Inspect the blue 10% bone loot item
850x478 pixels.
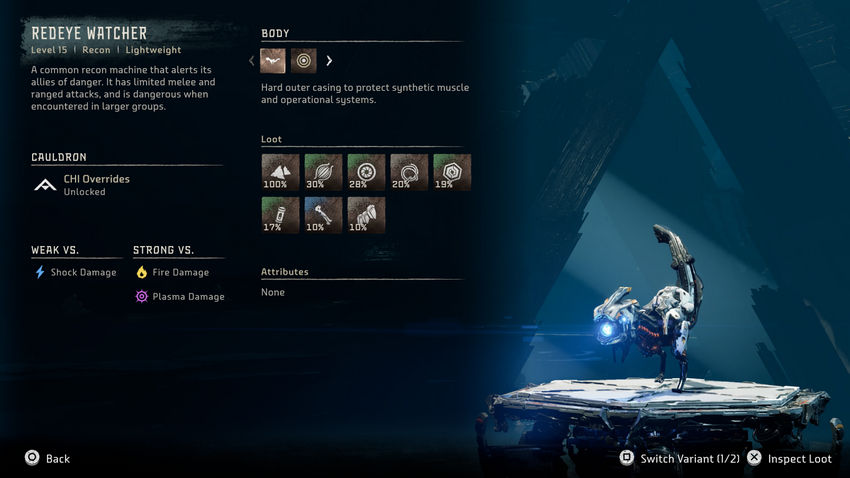pyautogui.click(x=323, y=215)
